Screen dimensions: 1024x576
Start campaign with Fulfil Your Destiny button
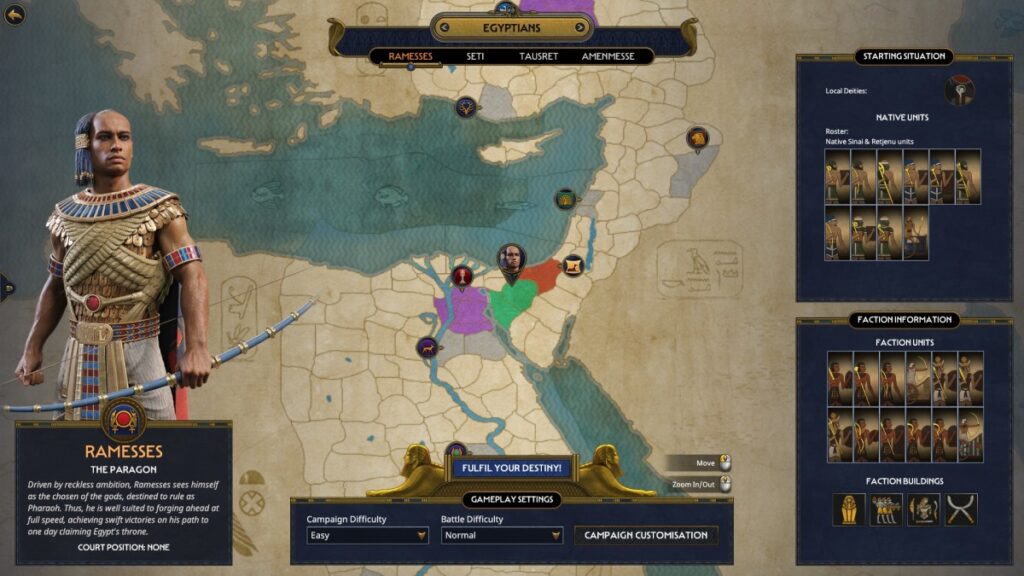[x=512, y=468]
